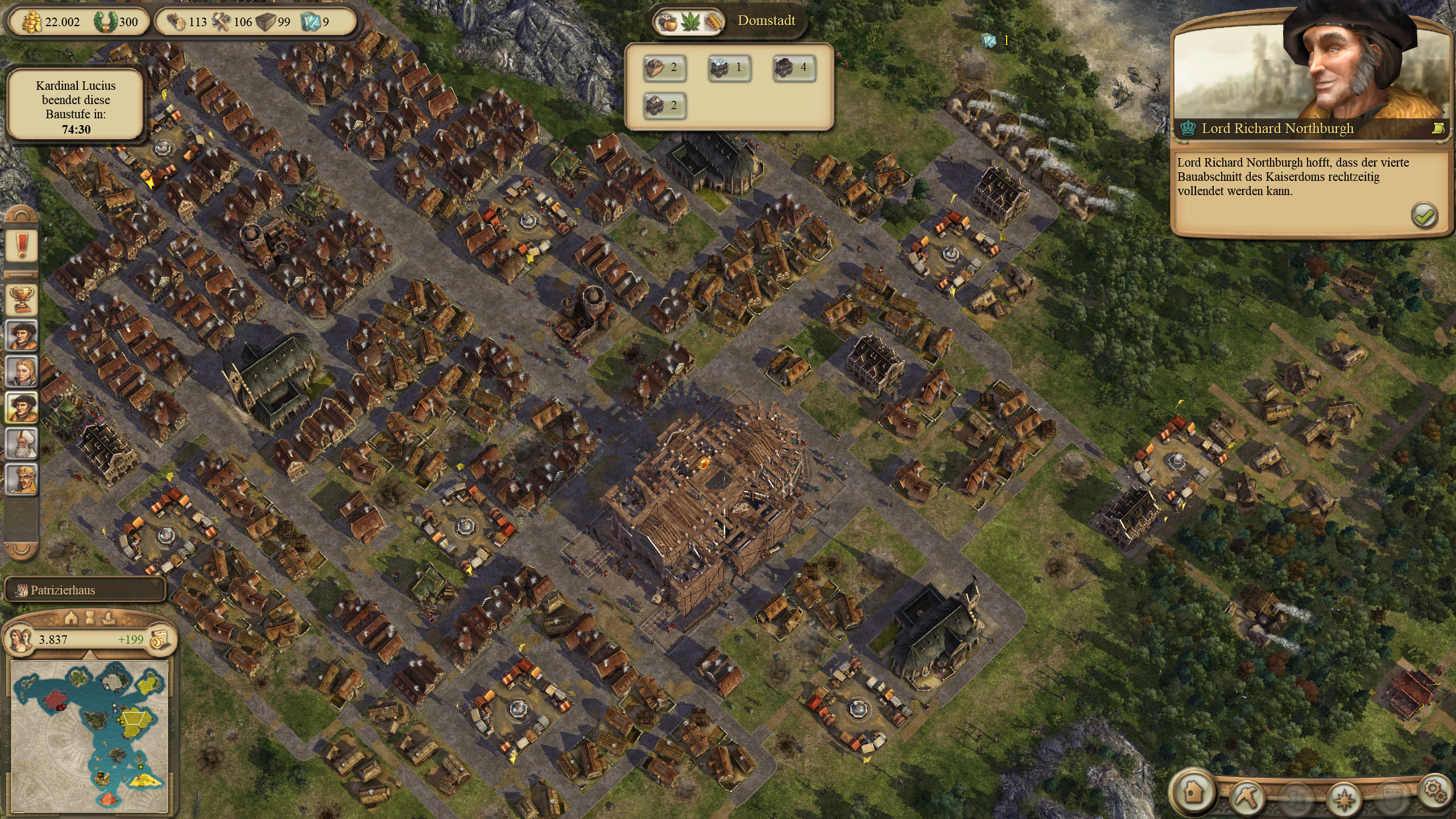Open the trophy achievements button
Viewport: 1456px width, 819px height.
click(x=22, y=299)
